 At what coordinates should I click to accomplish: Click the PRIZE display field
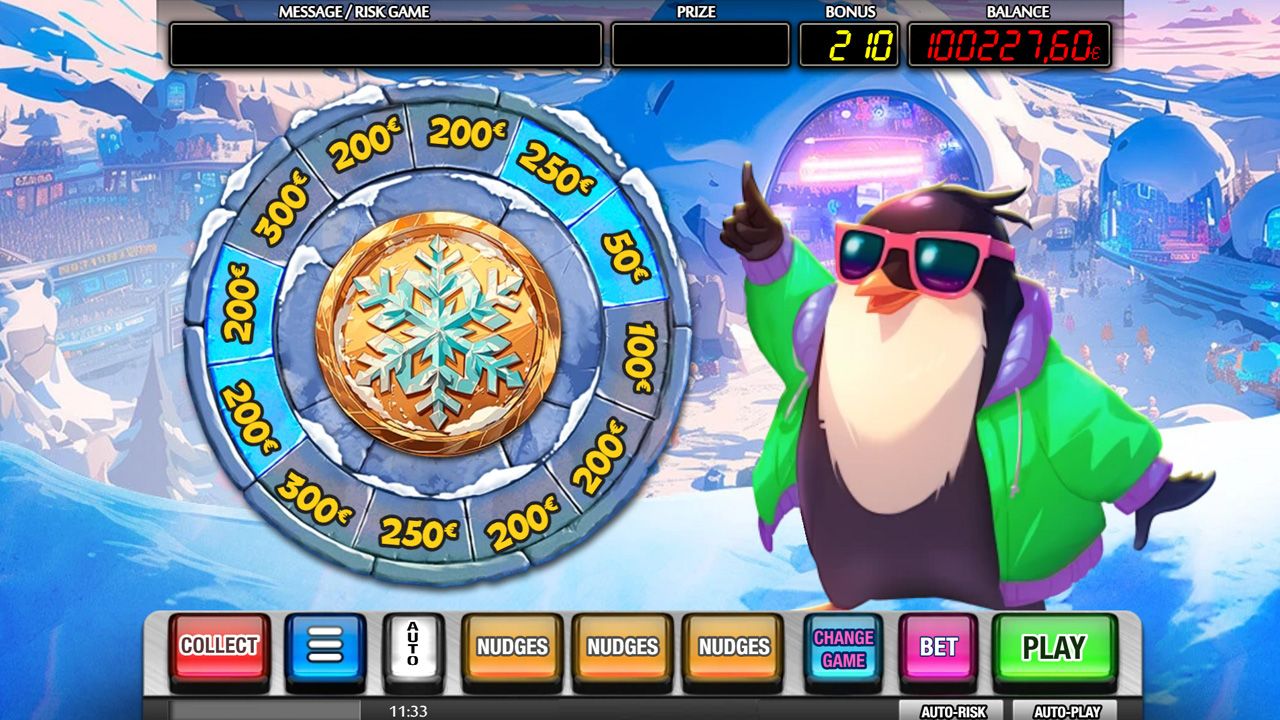pyautogui.click(x=700, y=44)
